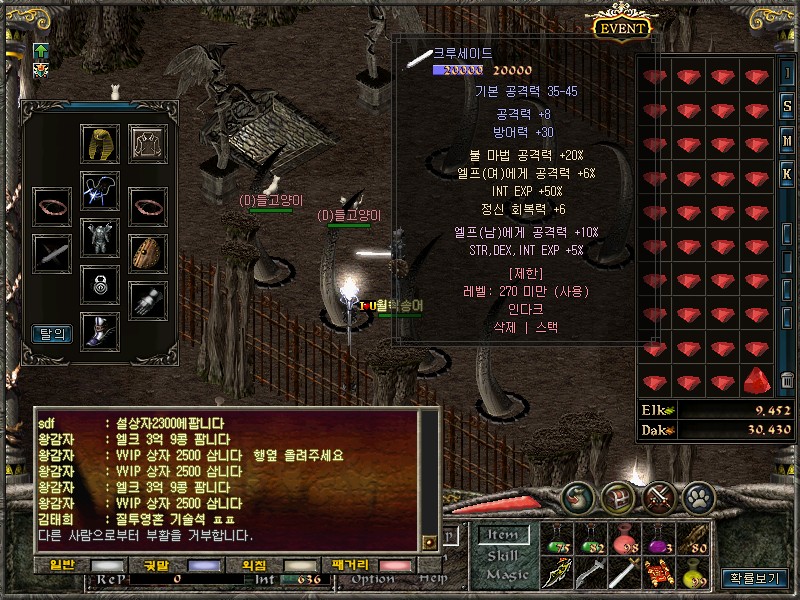Select the large red crystal item

coord(758,381)
